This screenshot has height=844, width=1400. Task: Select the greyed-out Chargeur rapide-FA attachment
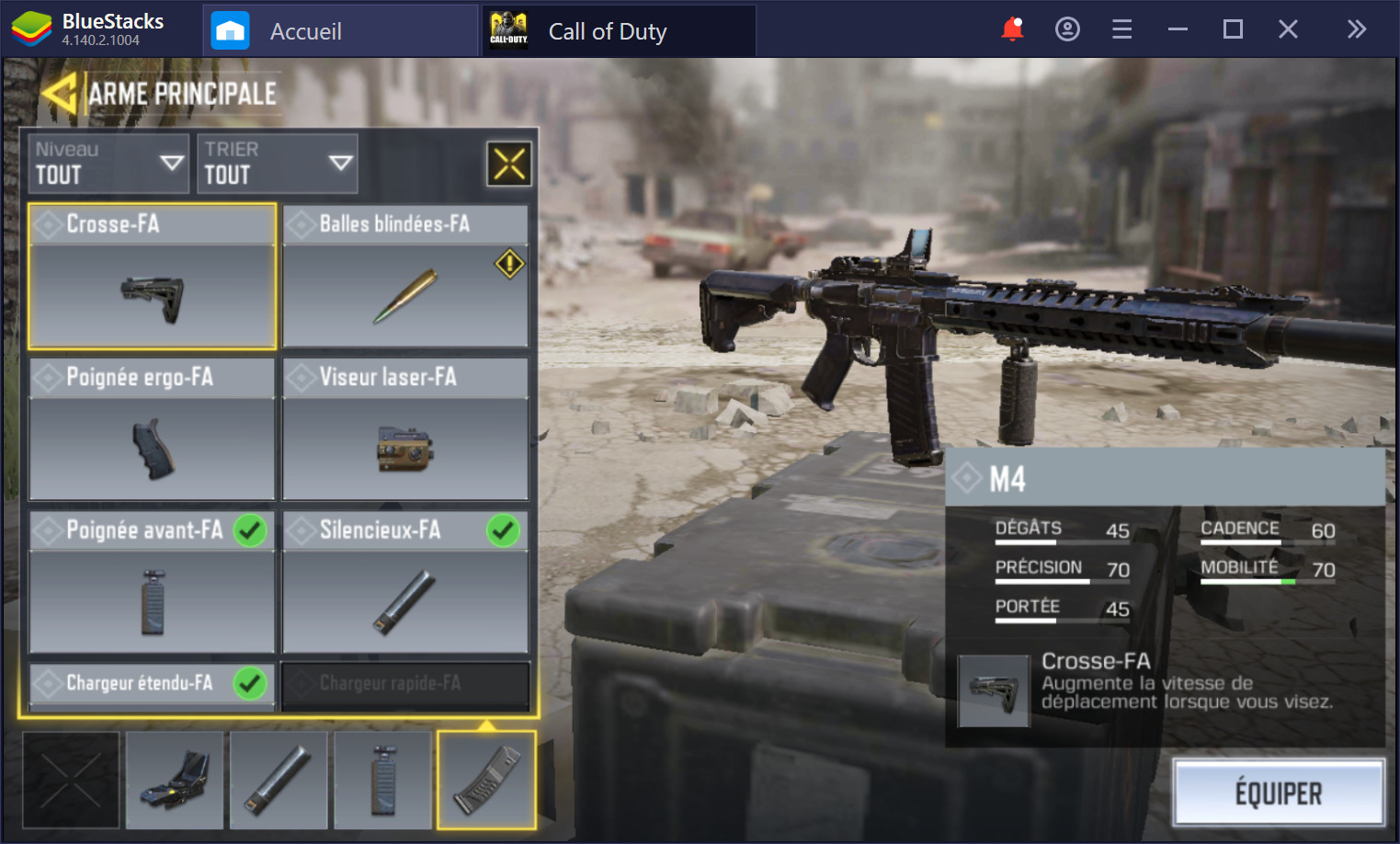coord(405,686)
